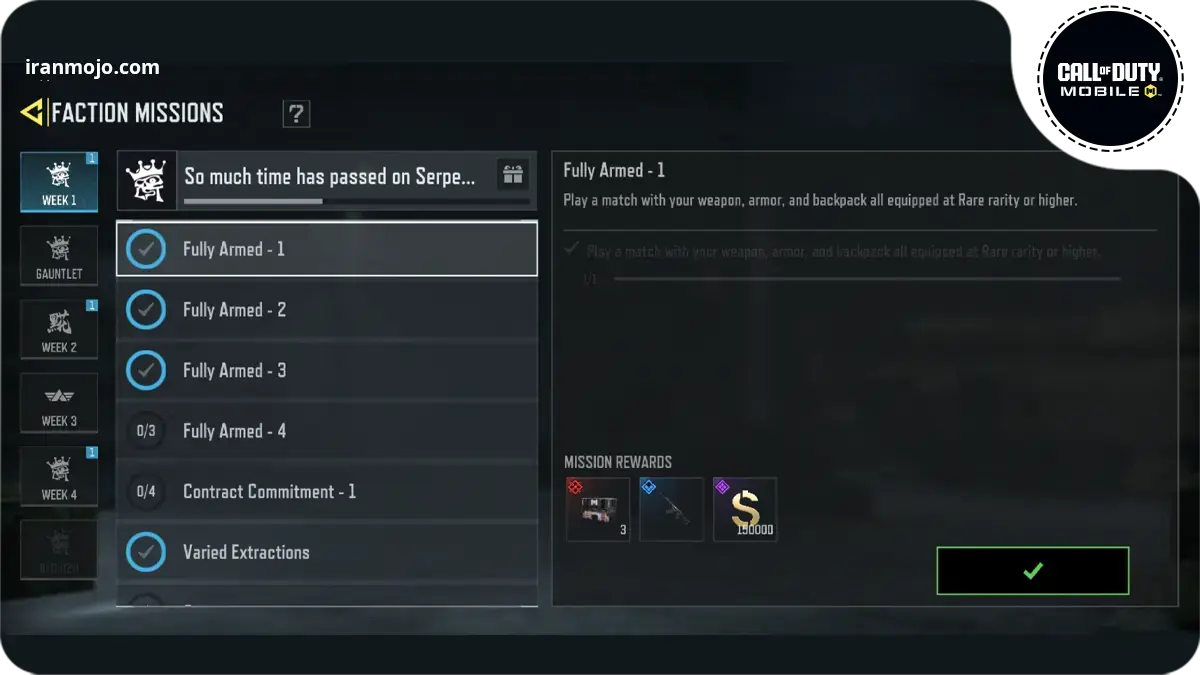Choose the Fully Armed - 3 mission

[x=327, y=371]
